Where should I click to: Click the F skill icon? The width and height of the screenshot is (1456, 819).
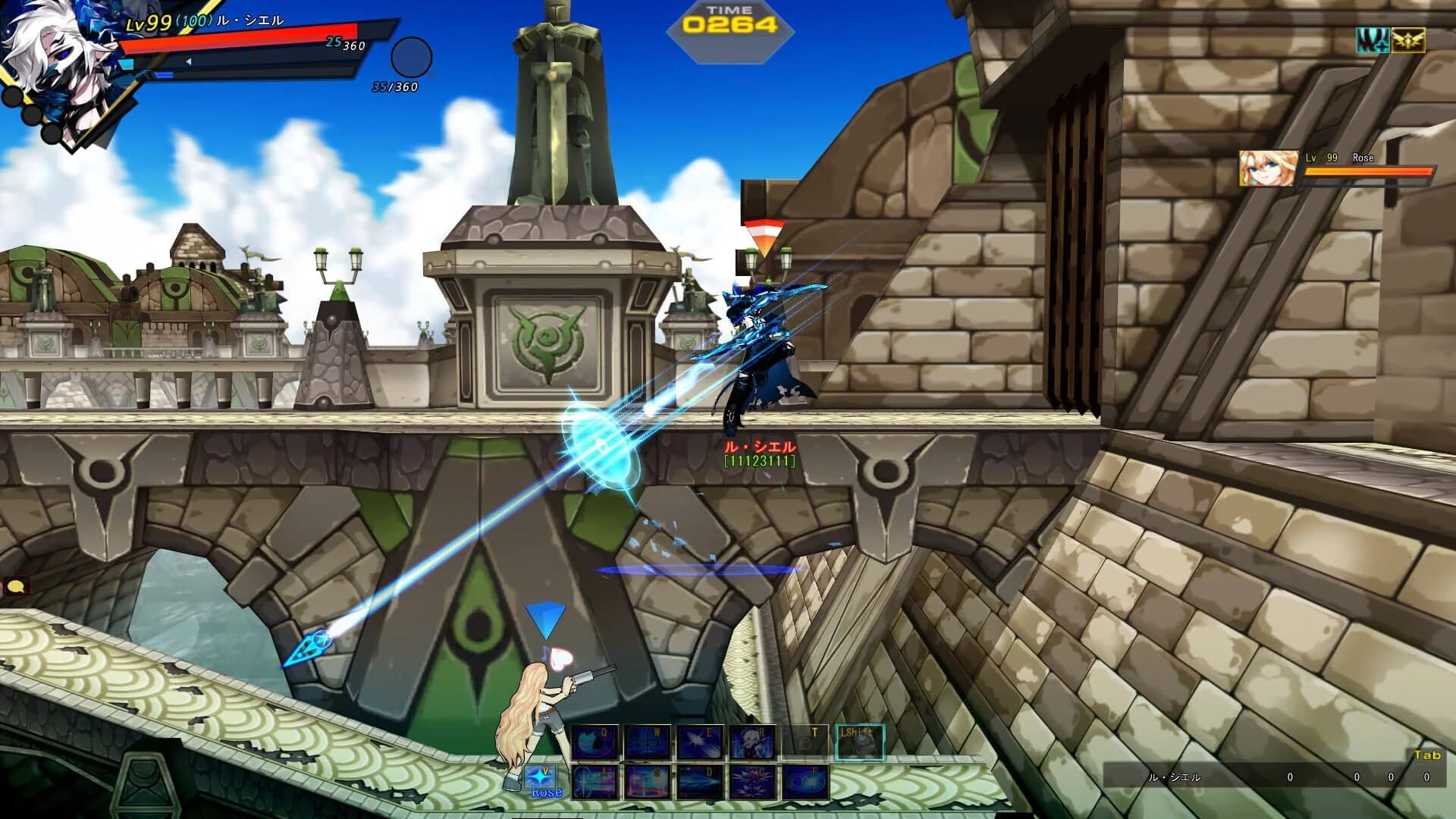(x=805, y=781)
